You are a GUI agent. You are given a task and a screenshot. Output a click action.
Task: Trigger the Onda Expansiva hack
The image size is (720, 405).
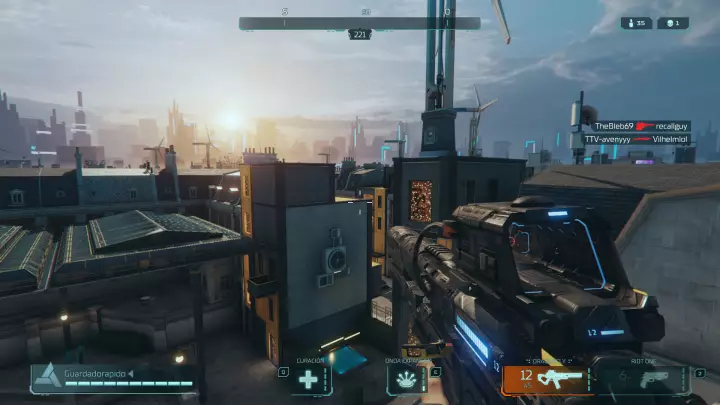coord(406,379)
